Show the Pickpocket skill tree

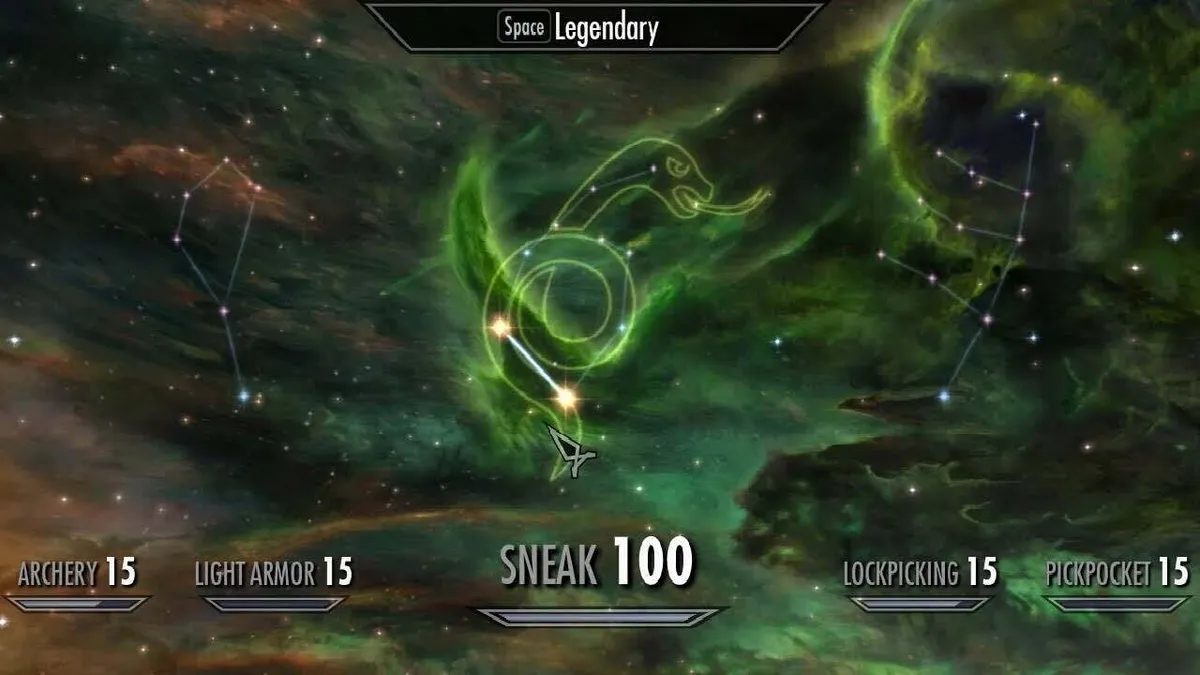(1116, 573)
